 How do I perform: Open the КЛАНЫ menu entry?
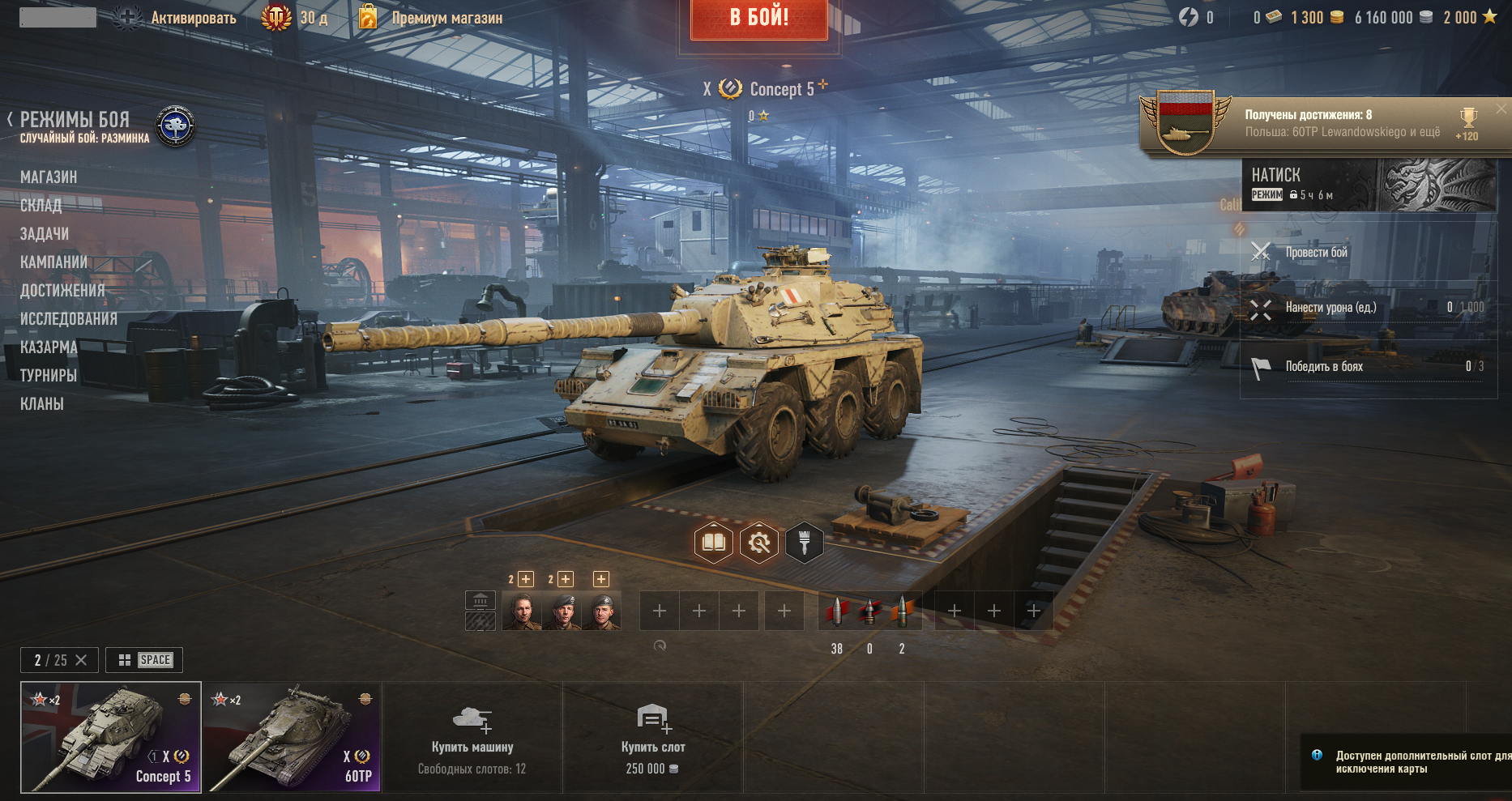[42, 404]
